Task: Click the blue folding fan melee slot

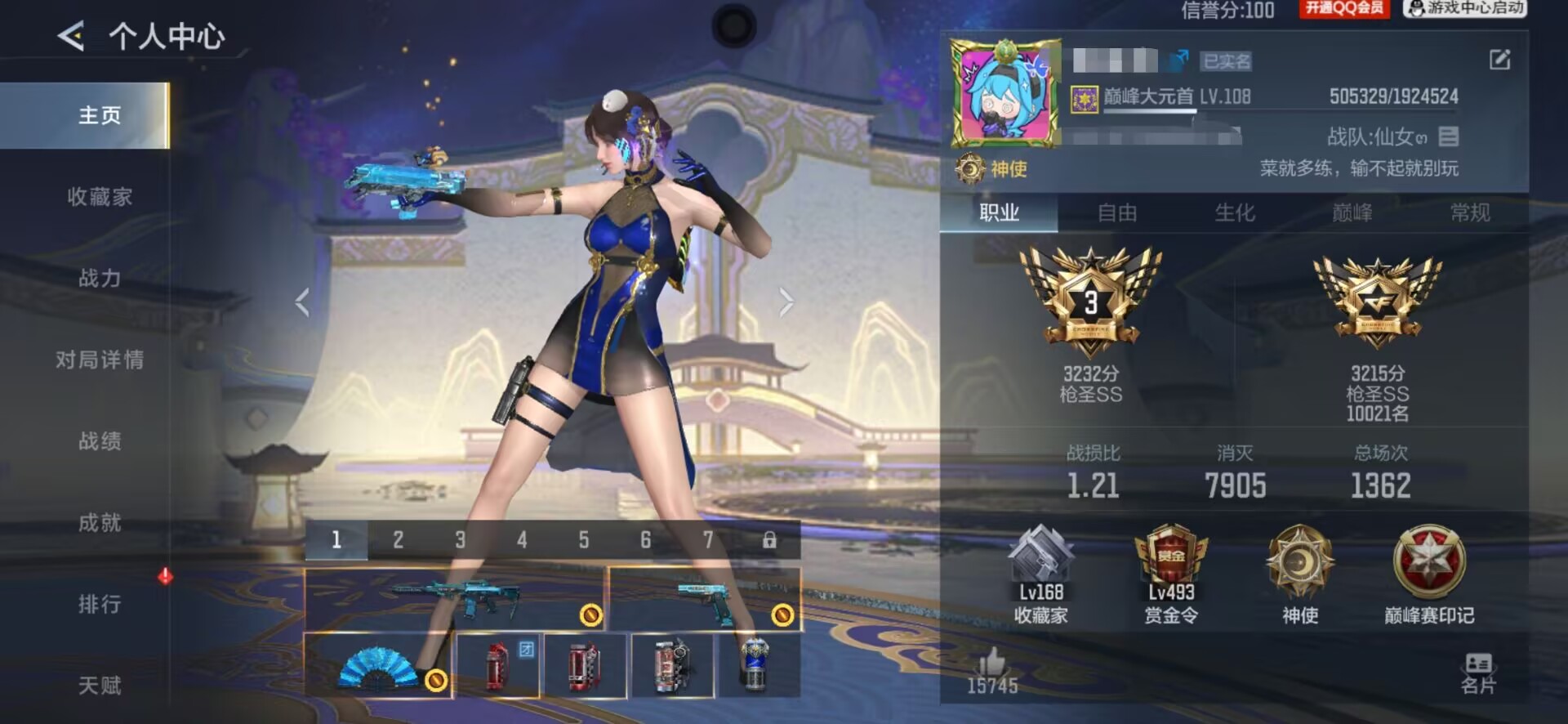Action: (377, 666)
